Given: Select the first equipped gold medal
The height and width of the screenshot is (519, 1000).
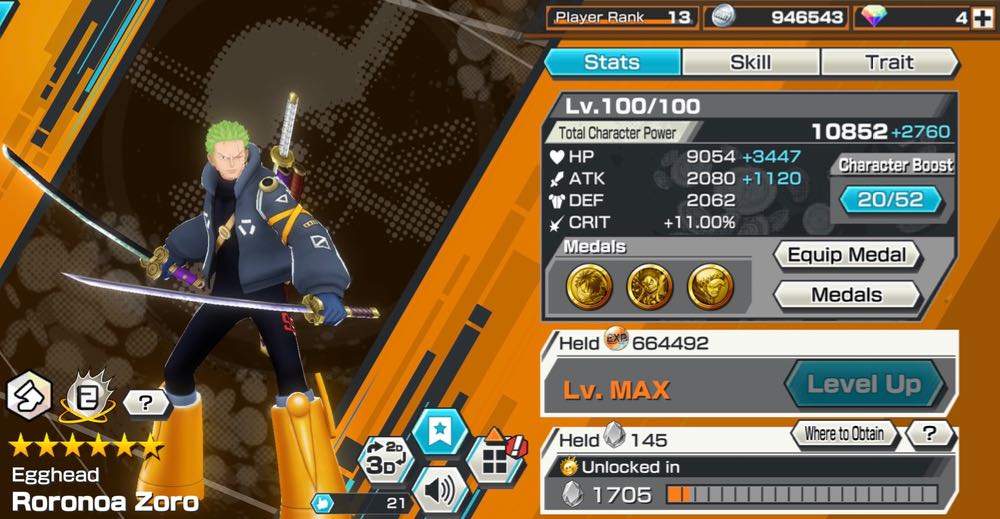Looking at the screenshot, I should tap(588, 287).
